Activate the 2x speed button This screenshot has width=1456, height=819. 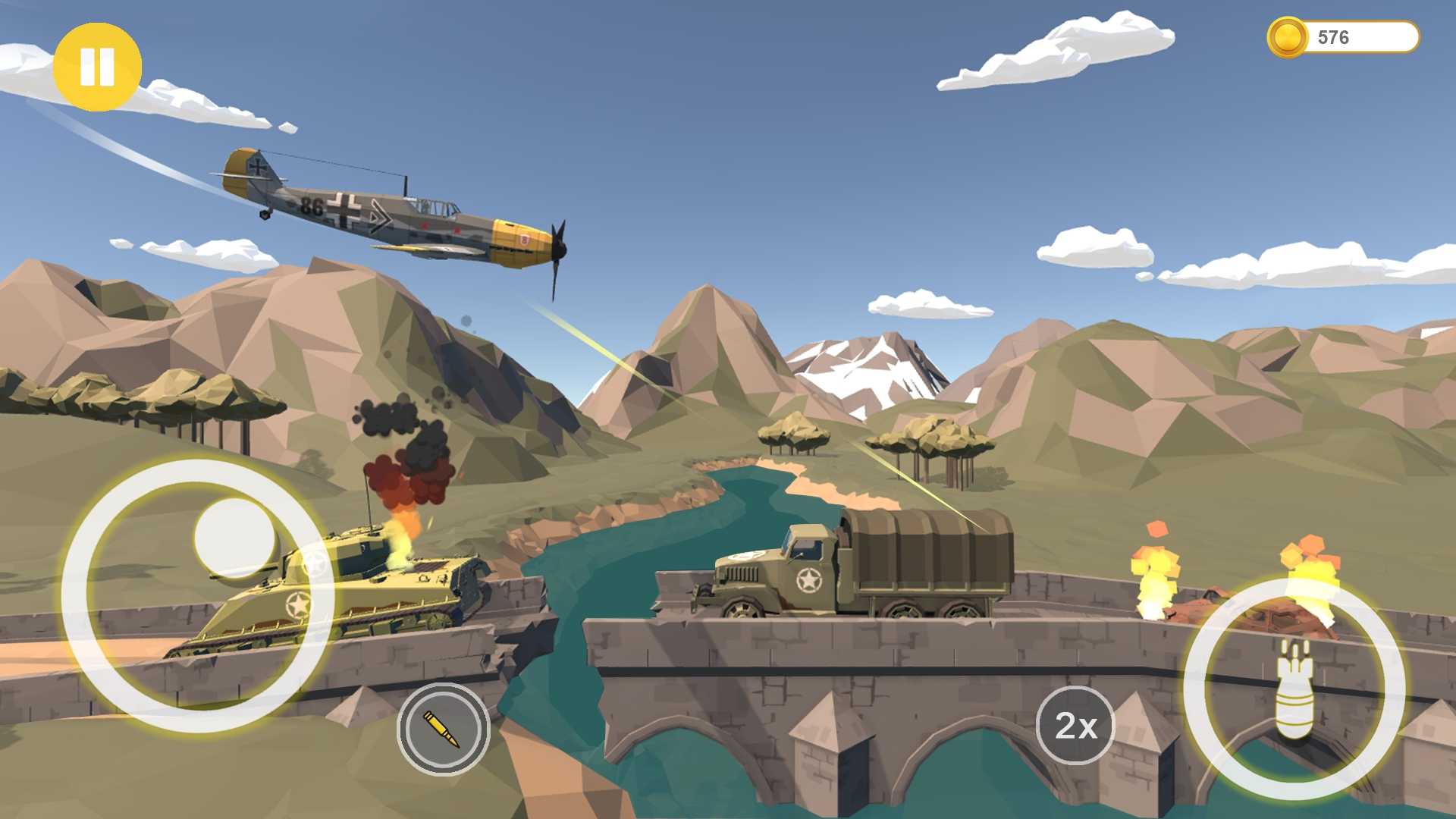(1075, 726)
